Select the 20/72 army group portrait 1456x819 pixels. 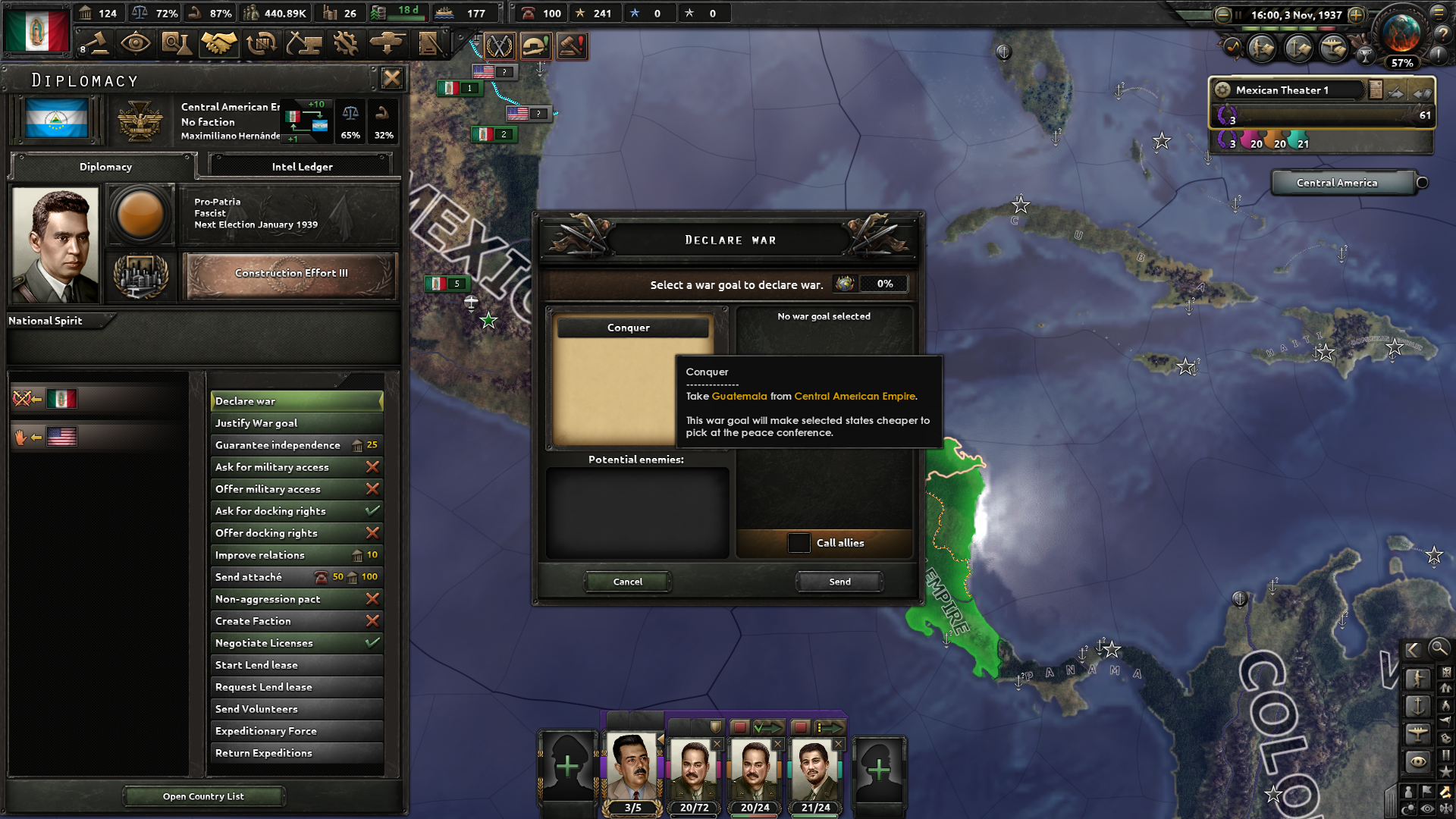pos(694,770)
